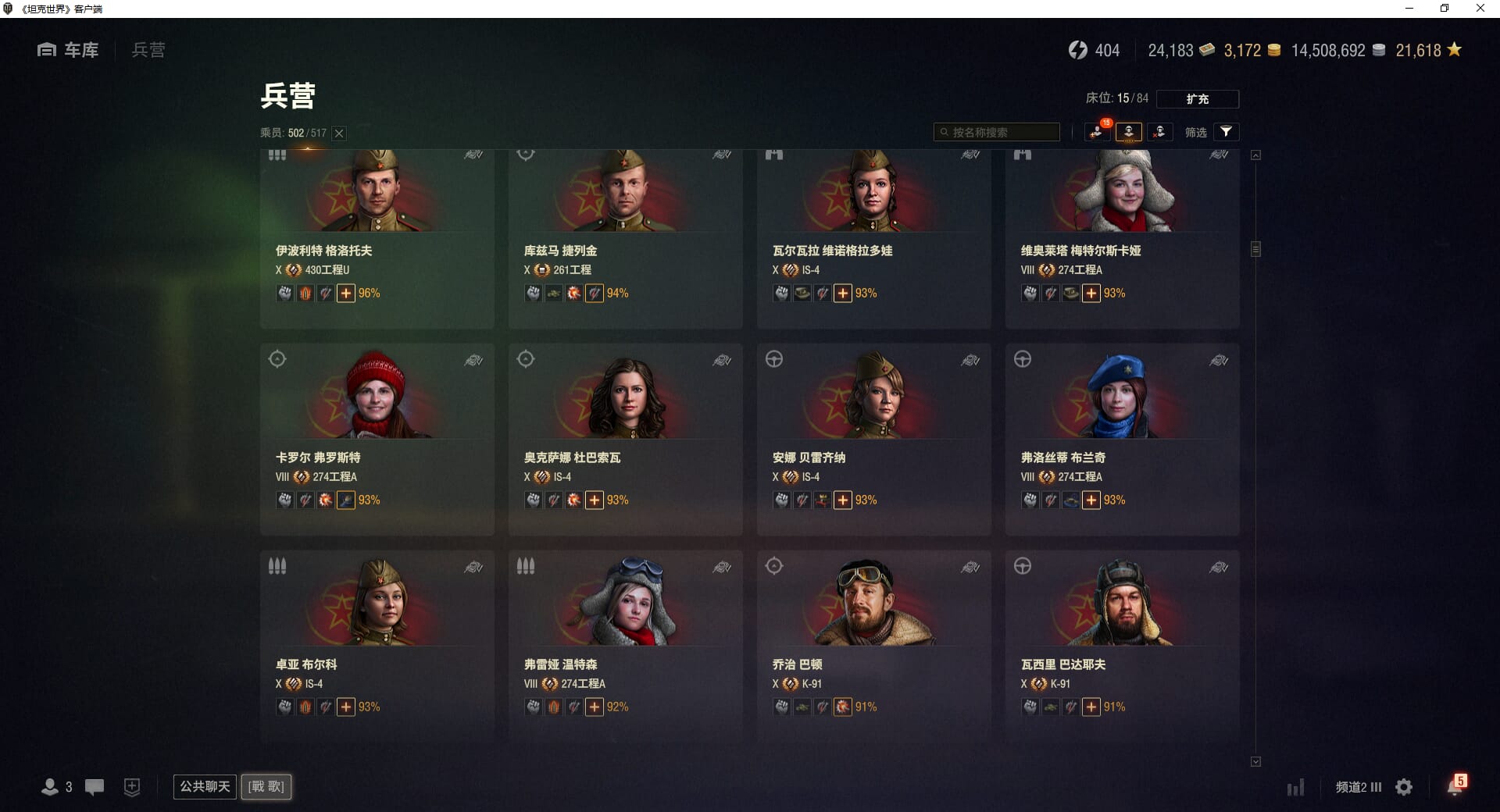
Task: Select crew card 奥克萨娜 杜巴索瓦
Action: 625,439
